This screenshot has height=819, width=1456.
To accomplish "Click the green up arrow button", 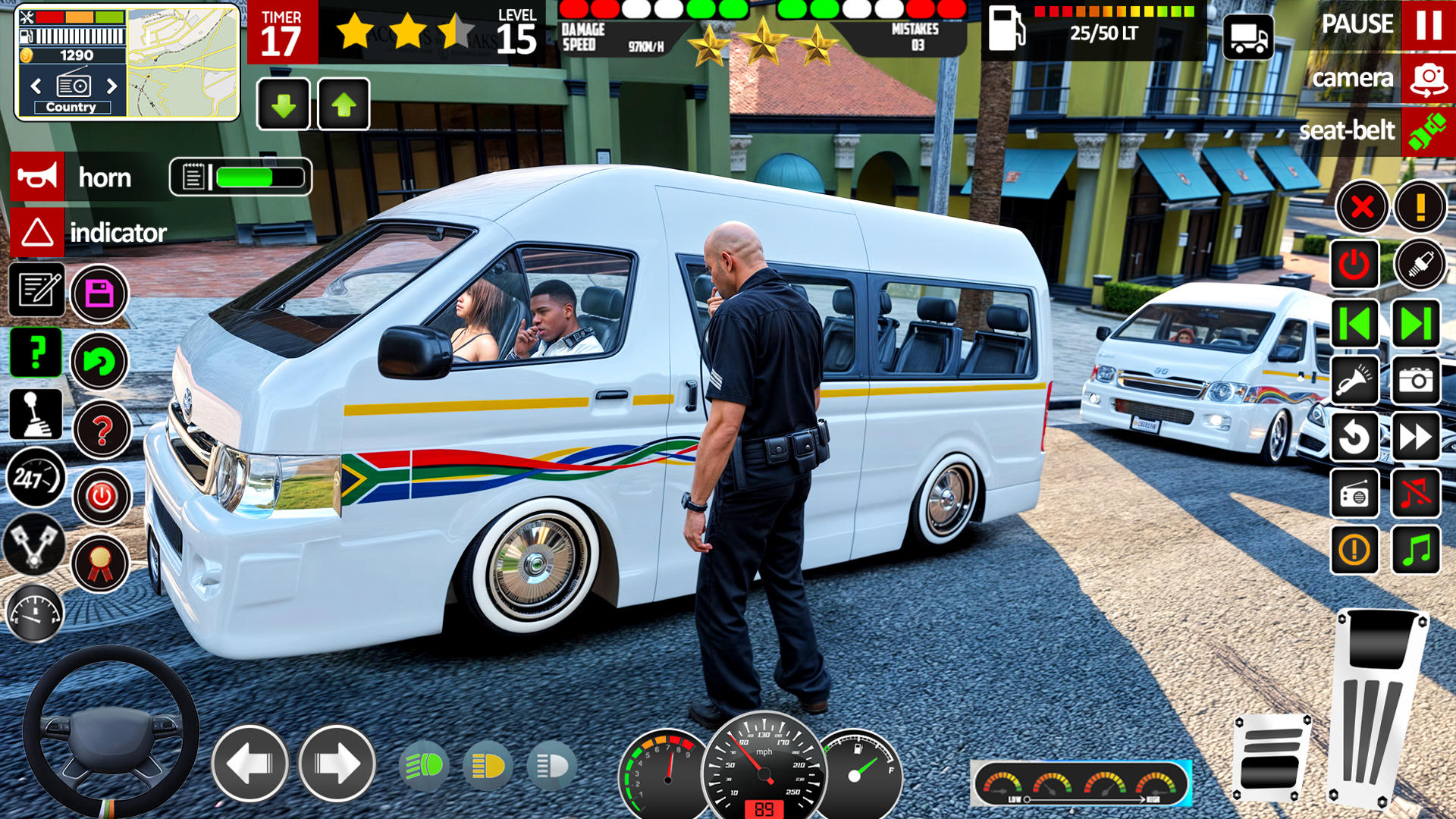I will (344, 105).
